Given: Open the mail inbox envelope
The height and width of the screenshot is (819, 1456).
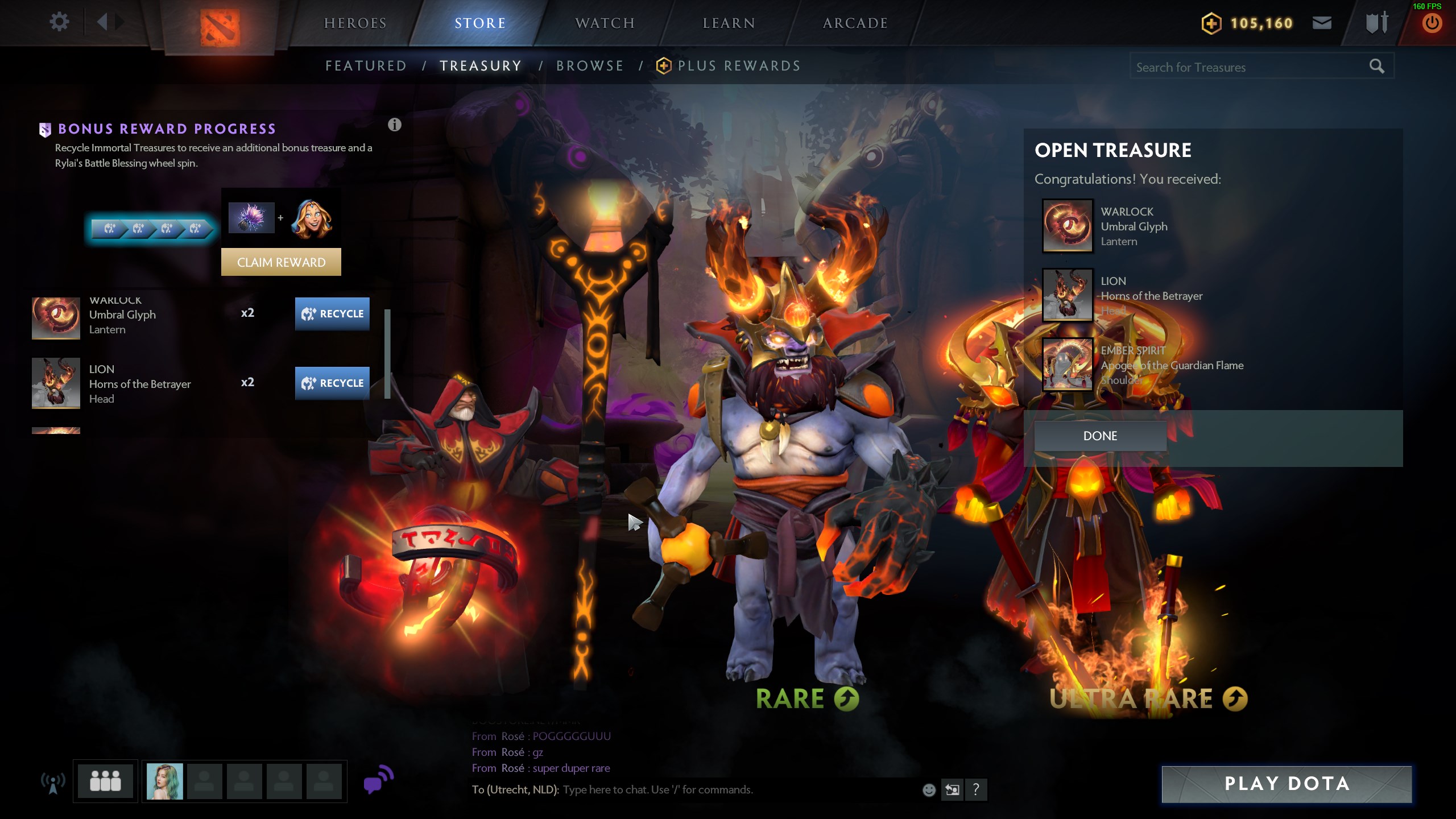Looking at the screenshot, I should (1322, 23).
